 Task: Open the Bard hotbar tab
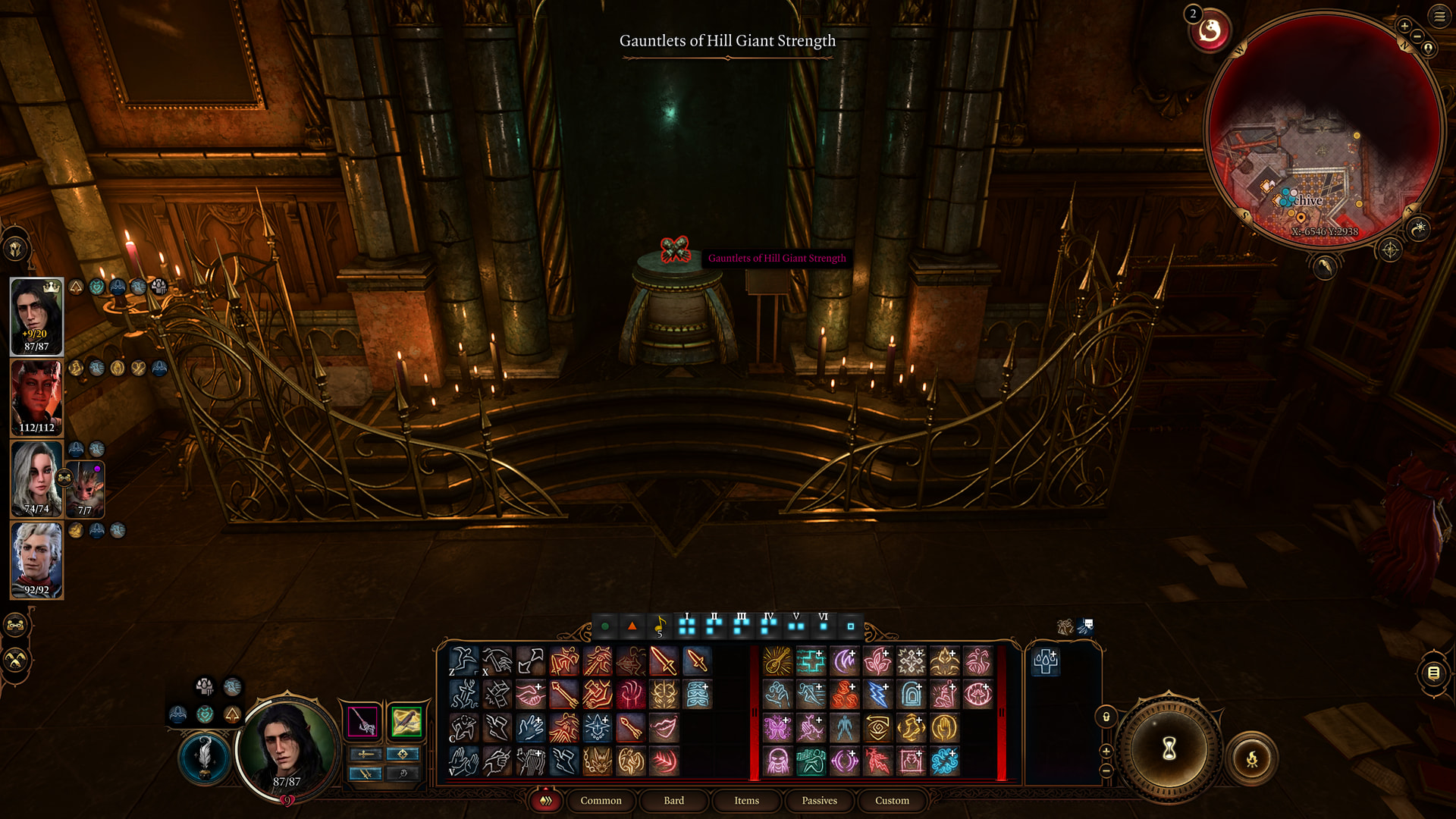tap(673, 801)
